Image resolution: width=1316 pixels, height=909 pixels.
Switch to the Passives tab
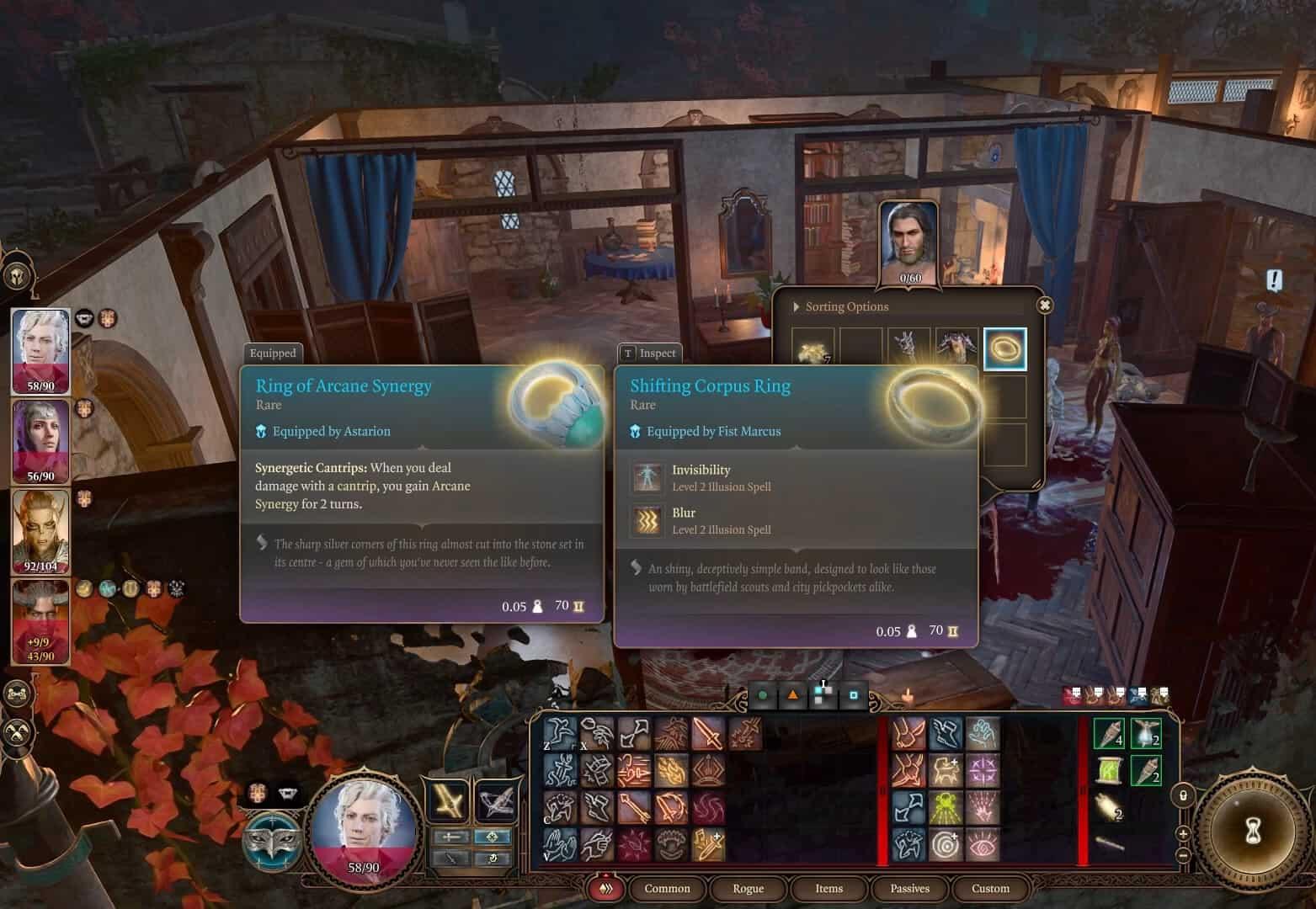tap(909, 889)
